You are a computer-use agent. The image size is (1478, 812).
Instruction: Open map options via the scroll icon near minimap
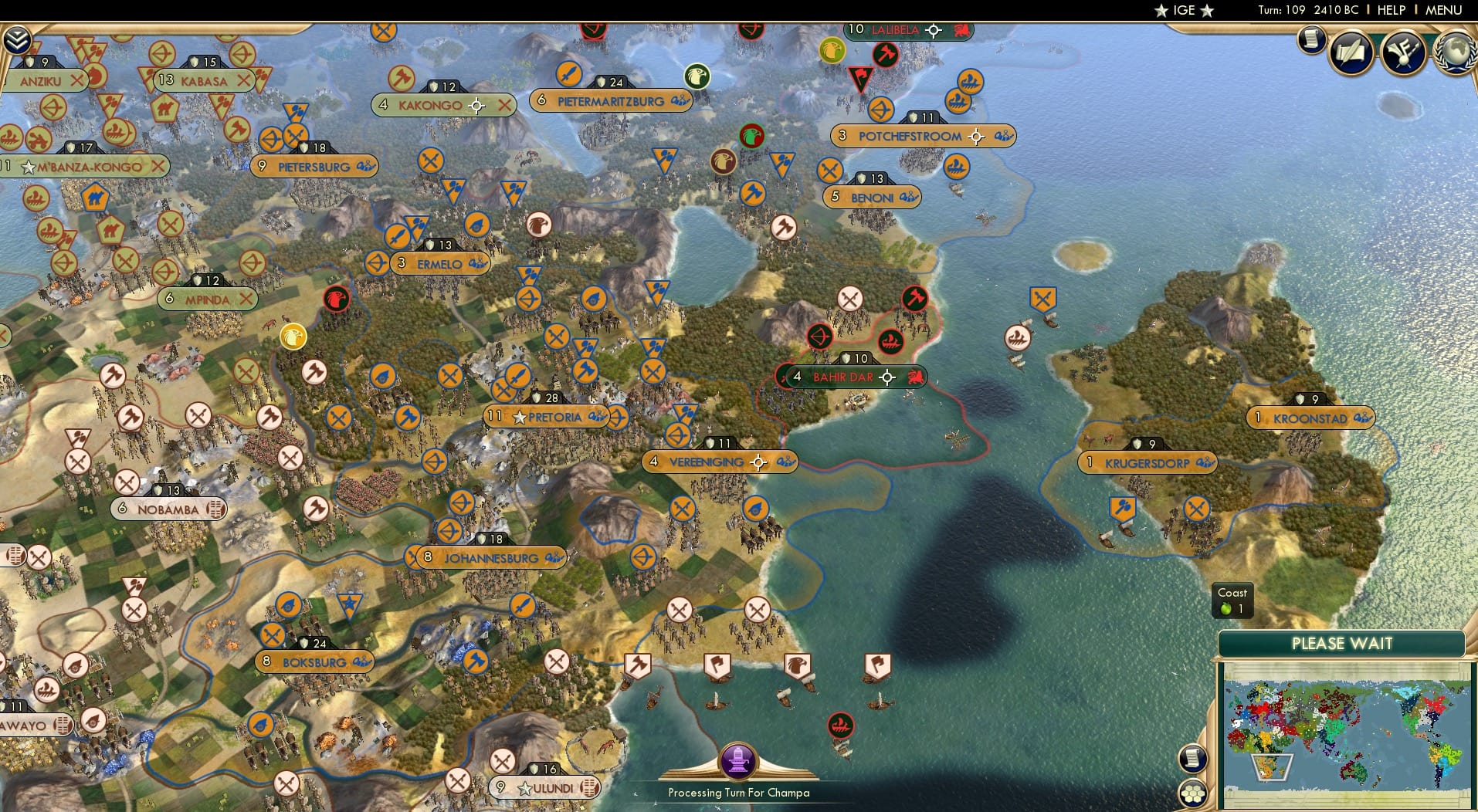(1193, 757)
